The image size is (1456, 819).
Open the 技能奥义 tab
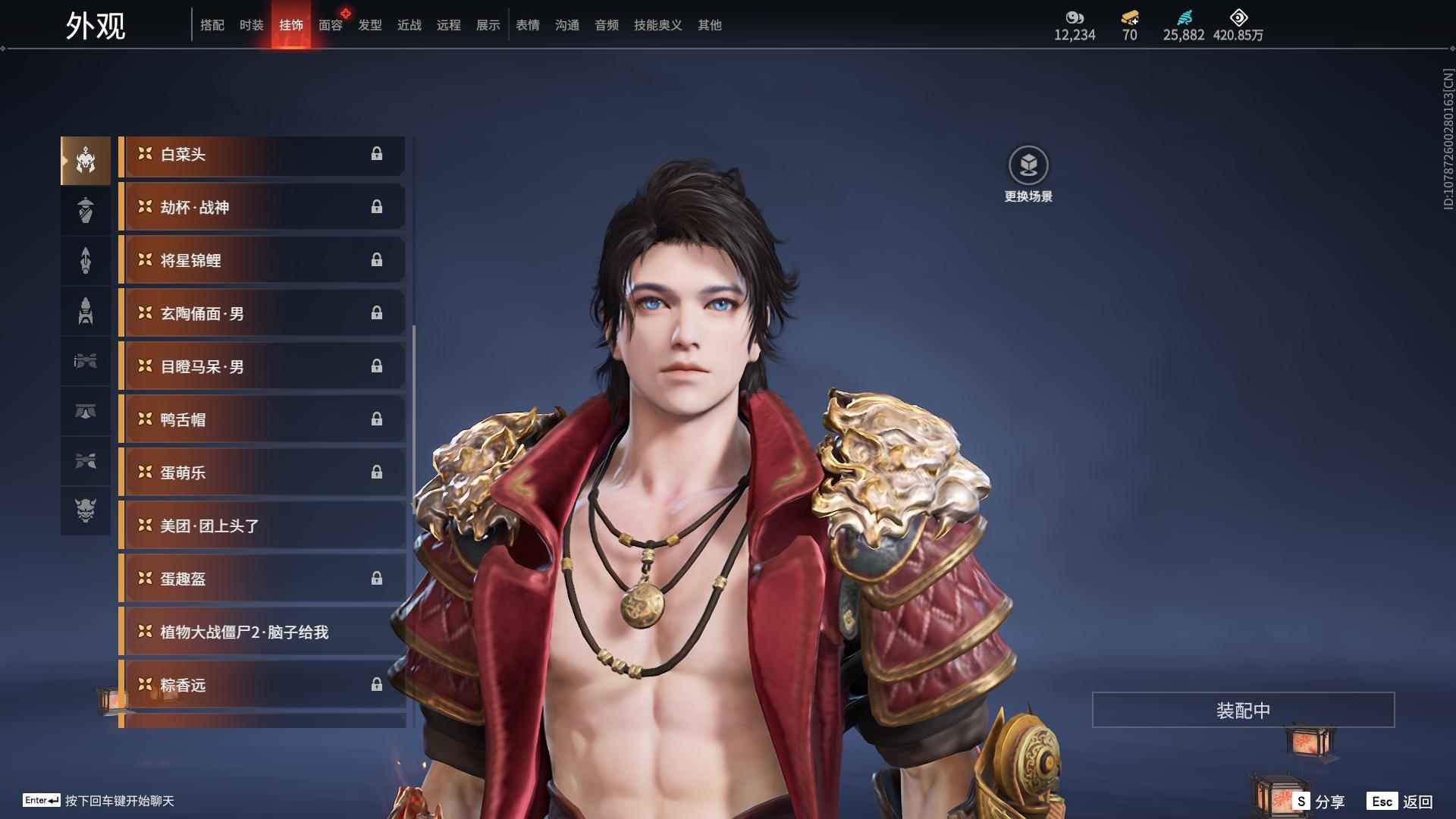point(657,25)
